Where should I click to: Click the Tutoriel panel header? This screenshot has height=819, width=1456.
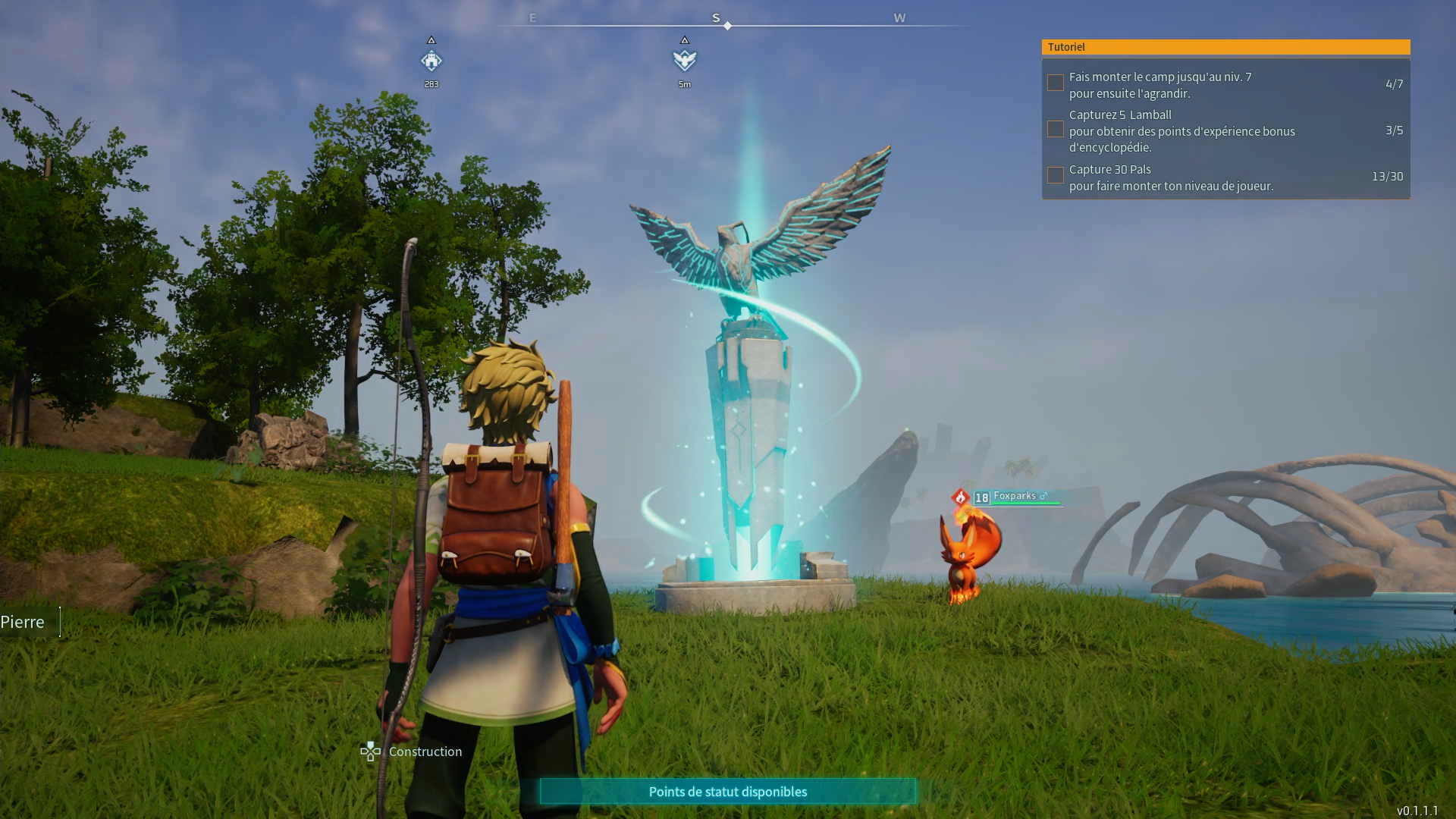pyautogui.click(x=1225, y=47)
